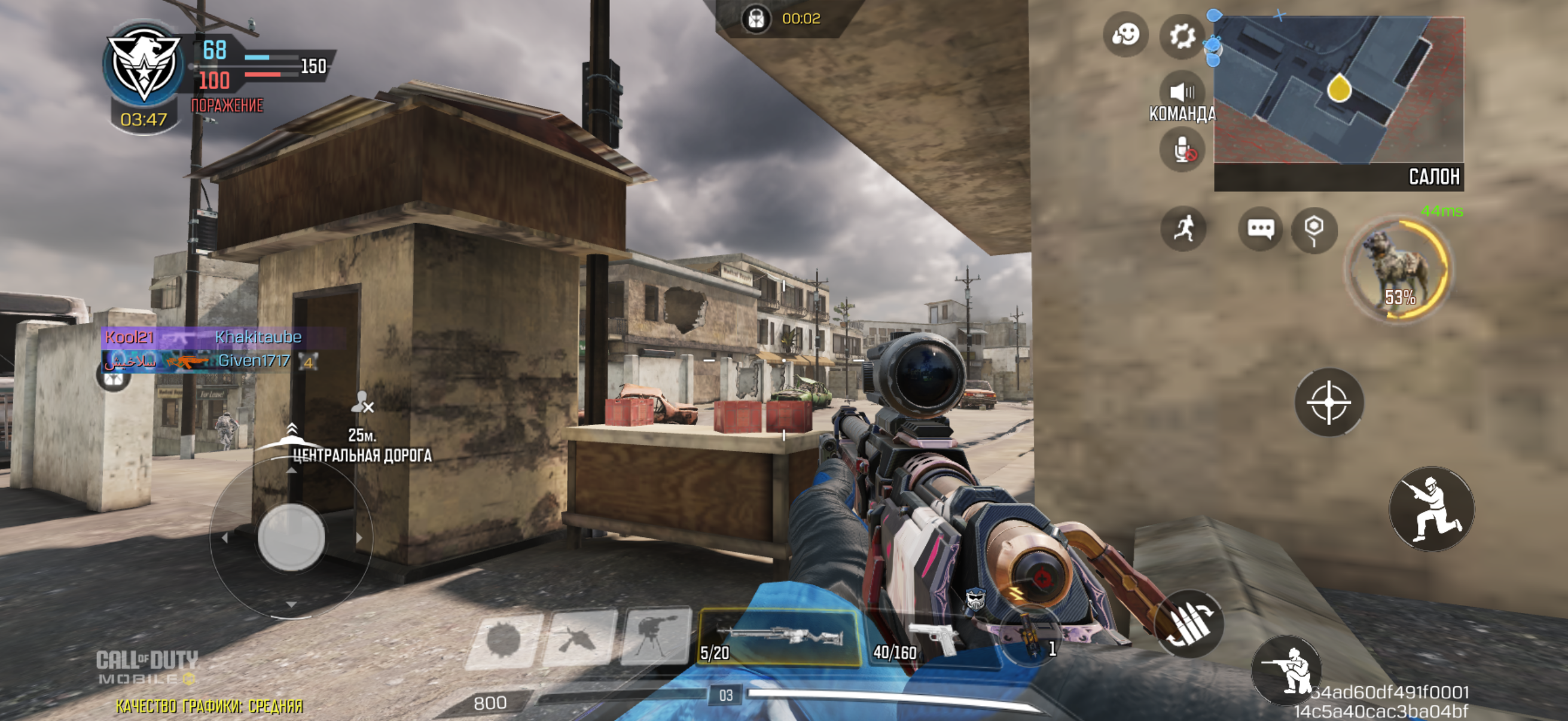Open the quick chat bubble
Image resolution: width=1568 pixels, height=721 pixels.
coord(1260,230)
